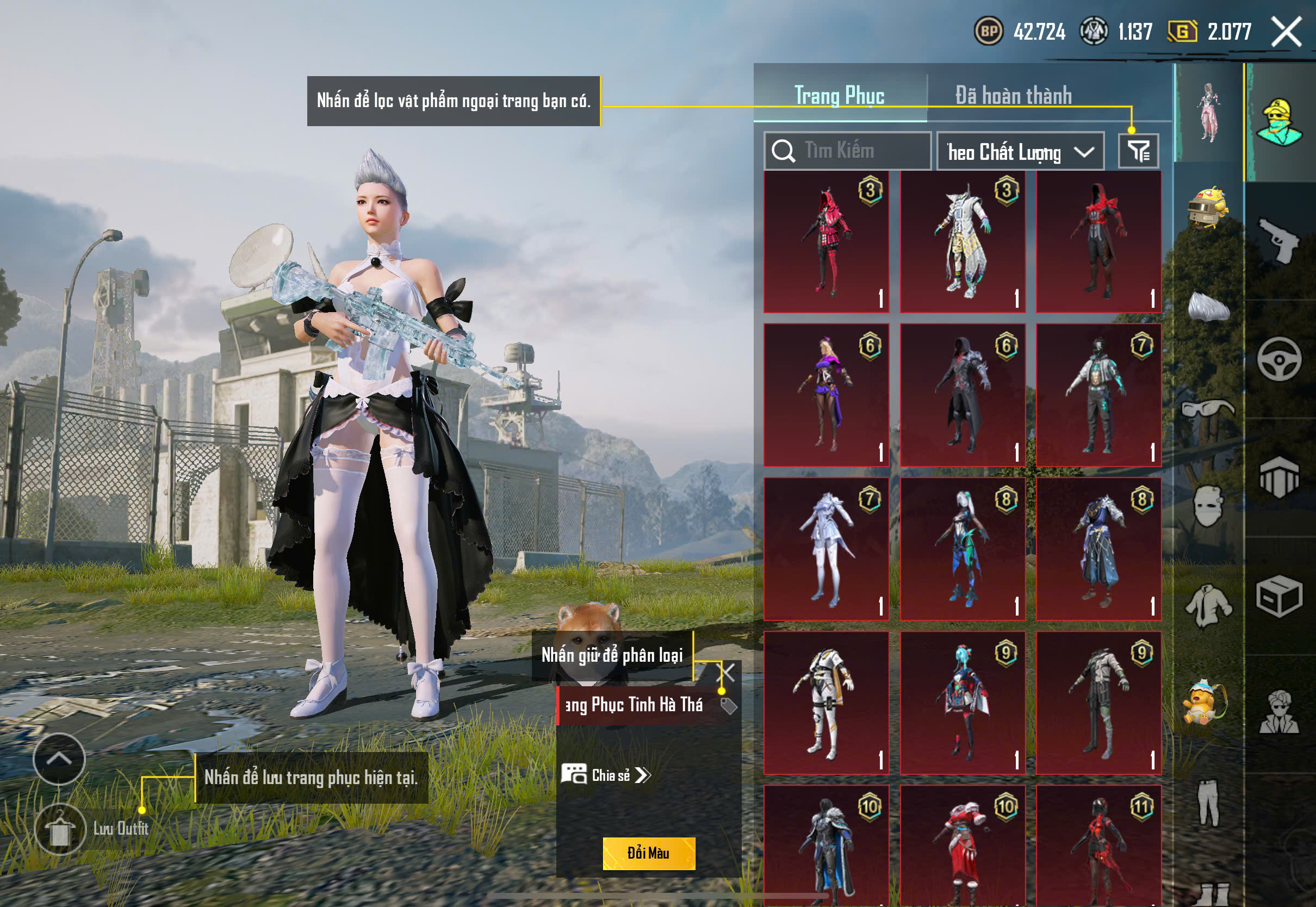1316x907 pixels.
Task: Select the red hooded outfit thumbnail
Action: (826, 243)
